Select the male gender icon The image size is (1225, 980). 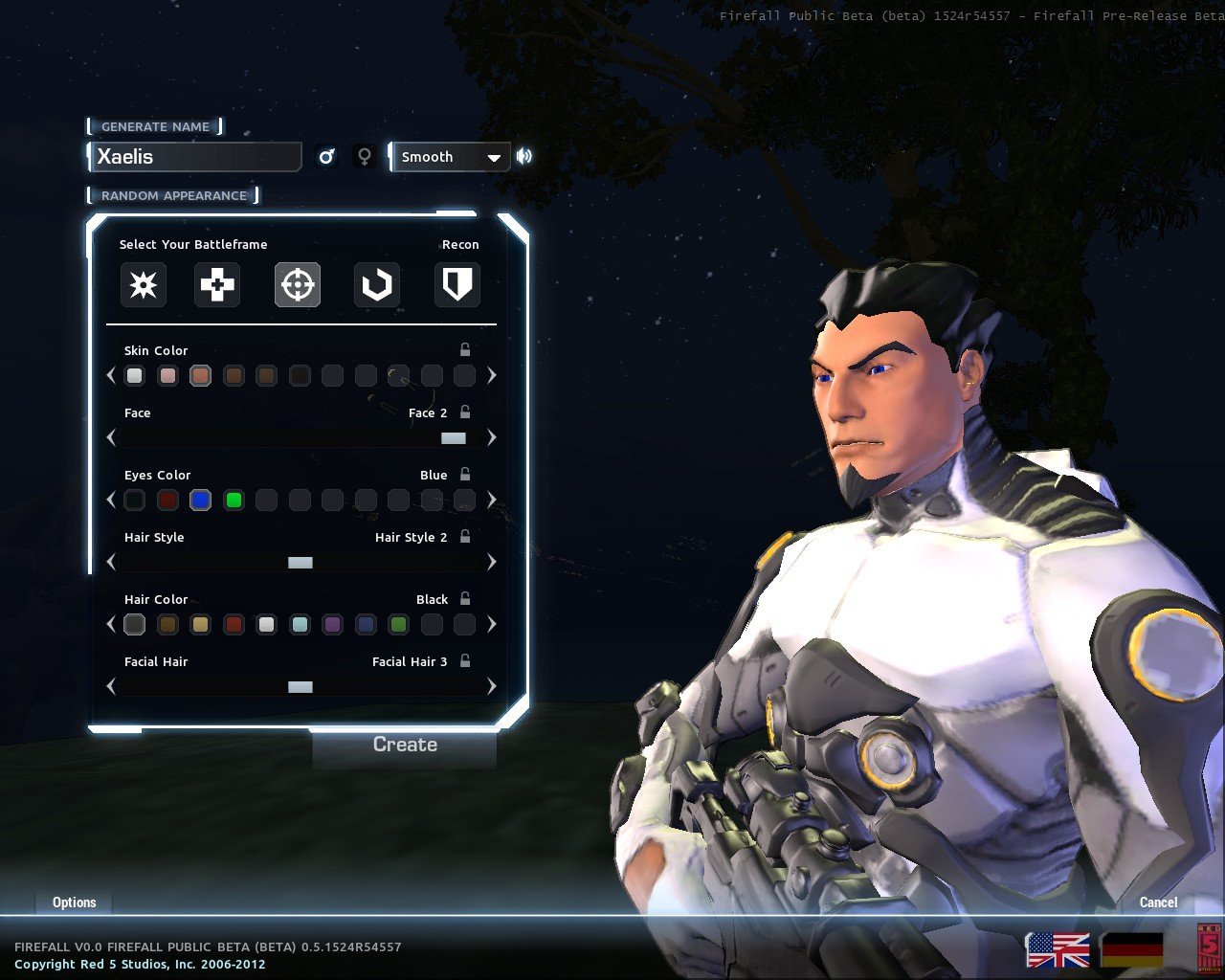327,156
